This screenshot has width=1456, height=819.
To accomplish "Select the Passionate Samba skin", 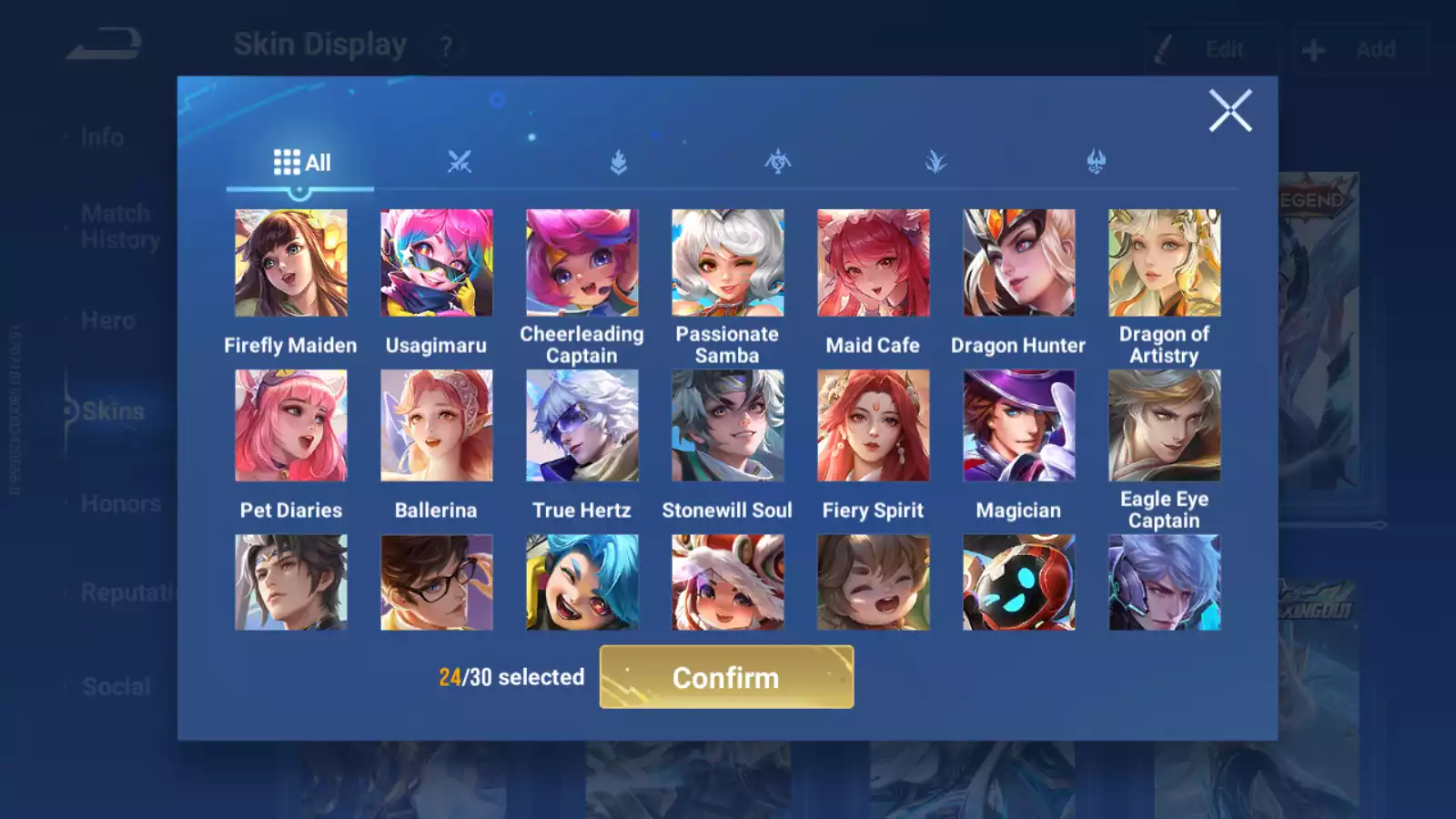I will (x=727, y=263).
